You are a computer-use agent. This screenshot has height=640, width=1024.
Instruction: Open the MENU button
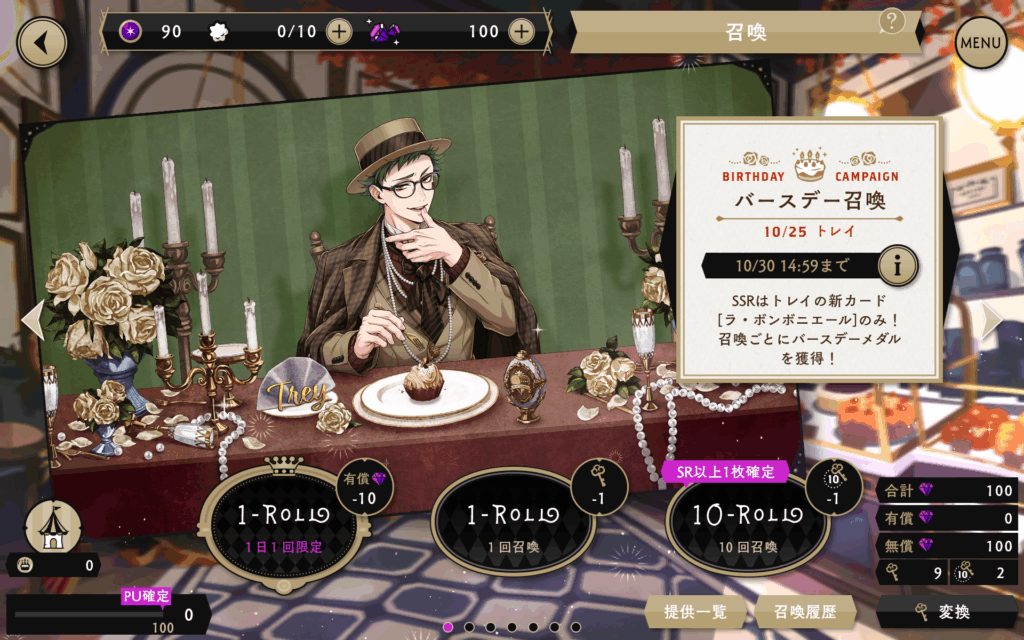coord(981,43)
